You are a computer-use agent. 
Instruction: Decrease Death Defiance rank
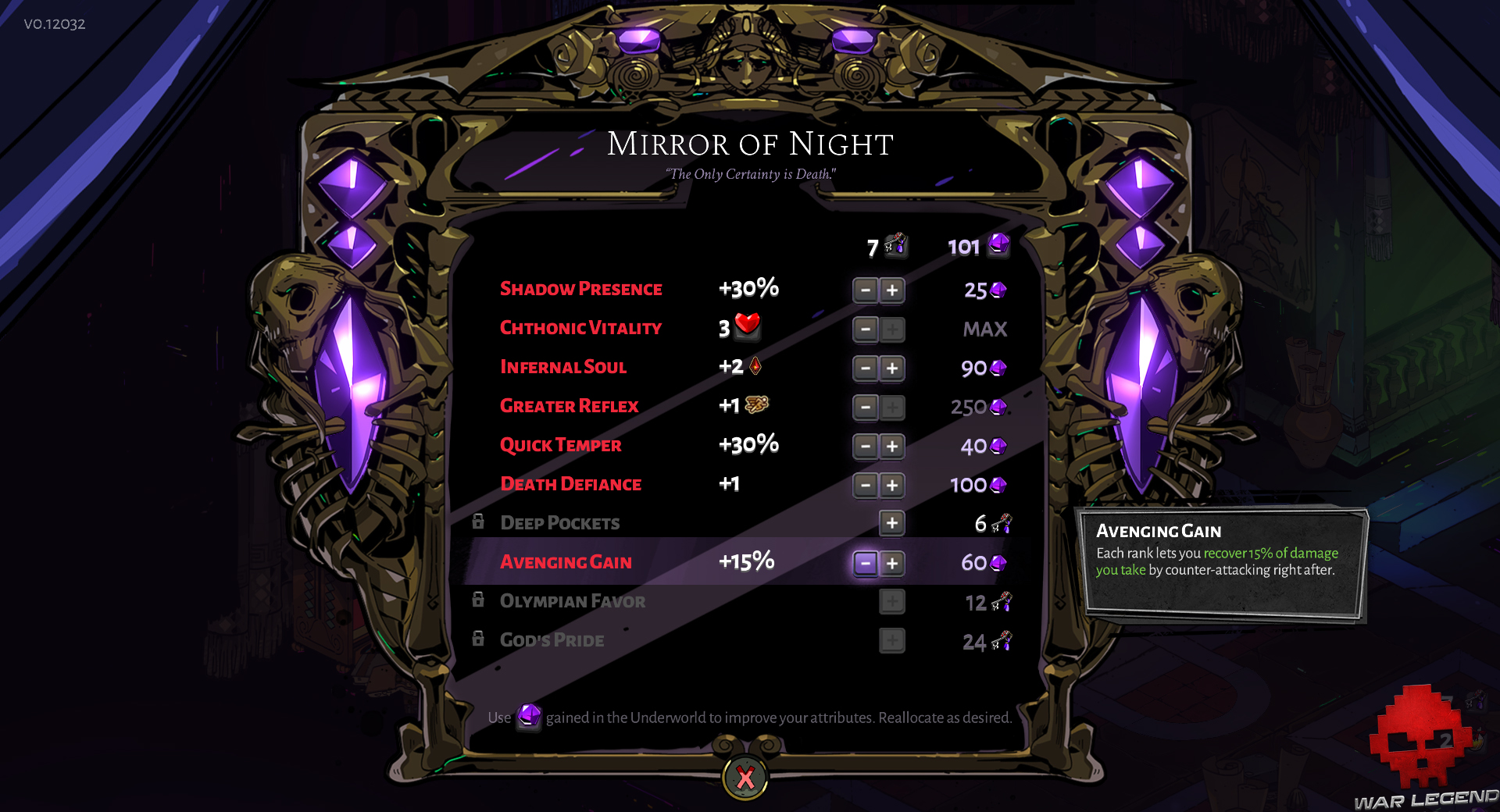pos(865,485)
